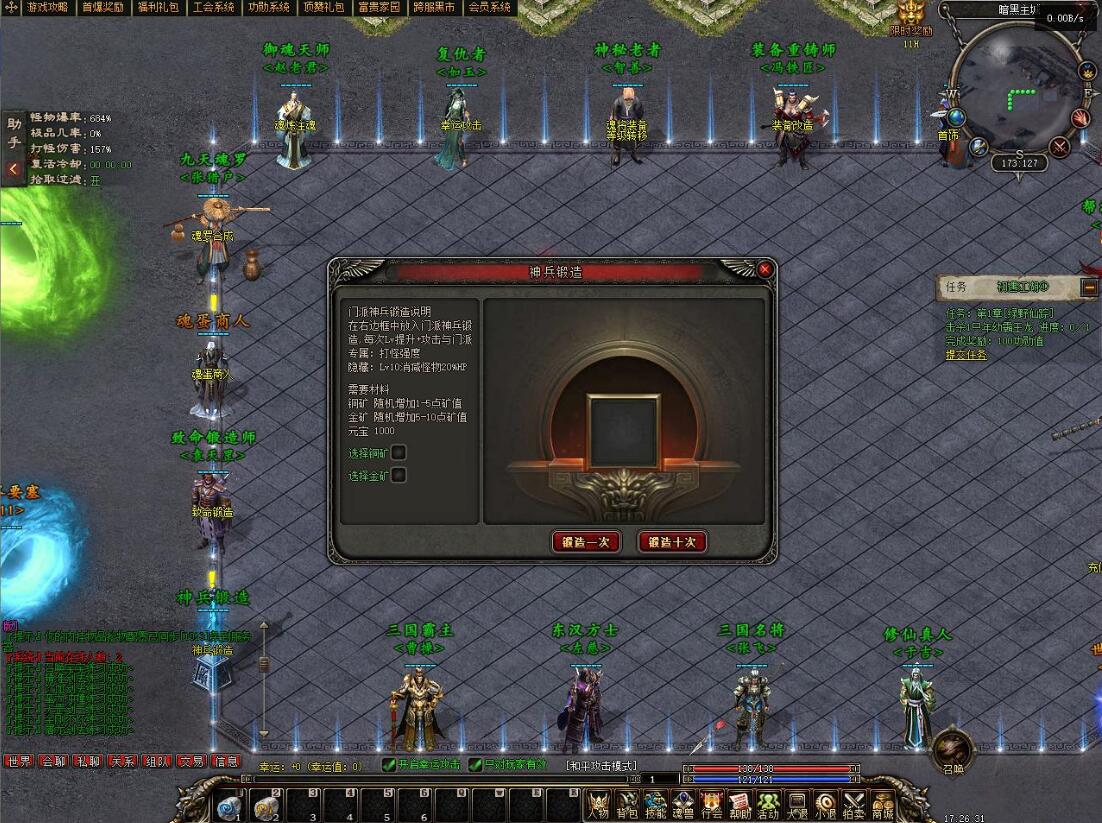This screenshot has width=1102, height=823.
Task: Click the 锻造十次 forge ten times button
Action: (x=672, y=542)
